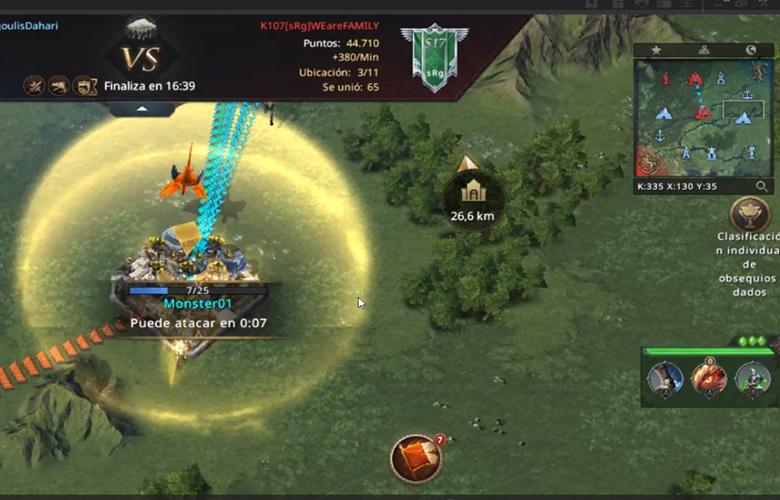Select the green armored knight portrait
The image size is (780, 500).
[752, 378]
